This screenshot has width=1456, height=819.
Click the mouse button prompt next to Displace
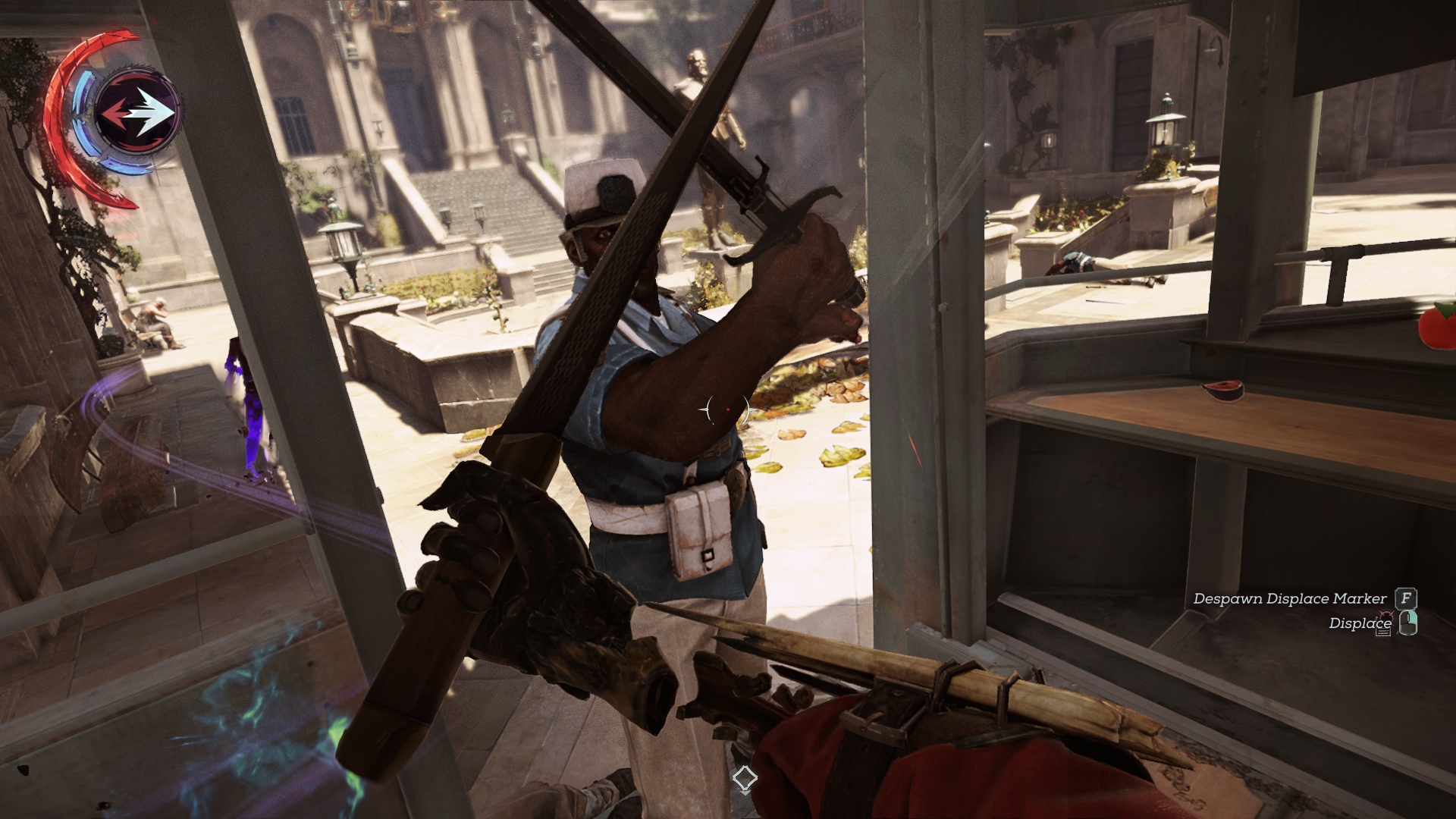1408,623
